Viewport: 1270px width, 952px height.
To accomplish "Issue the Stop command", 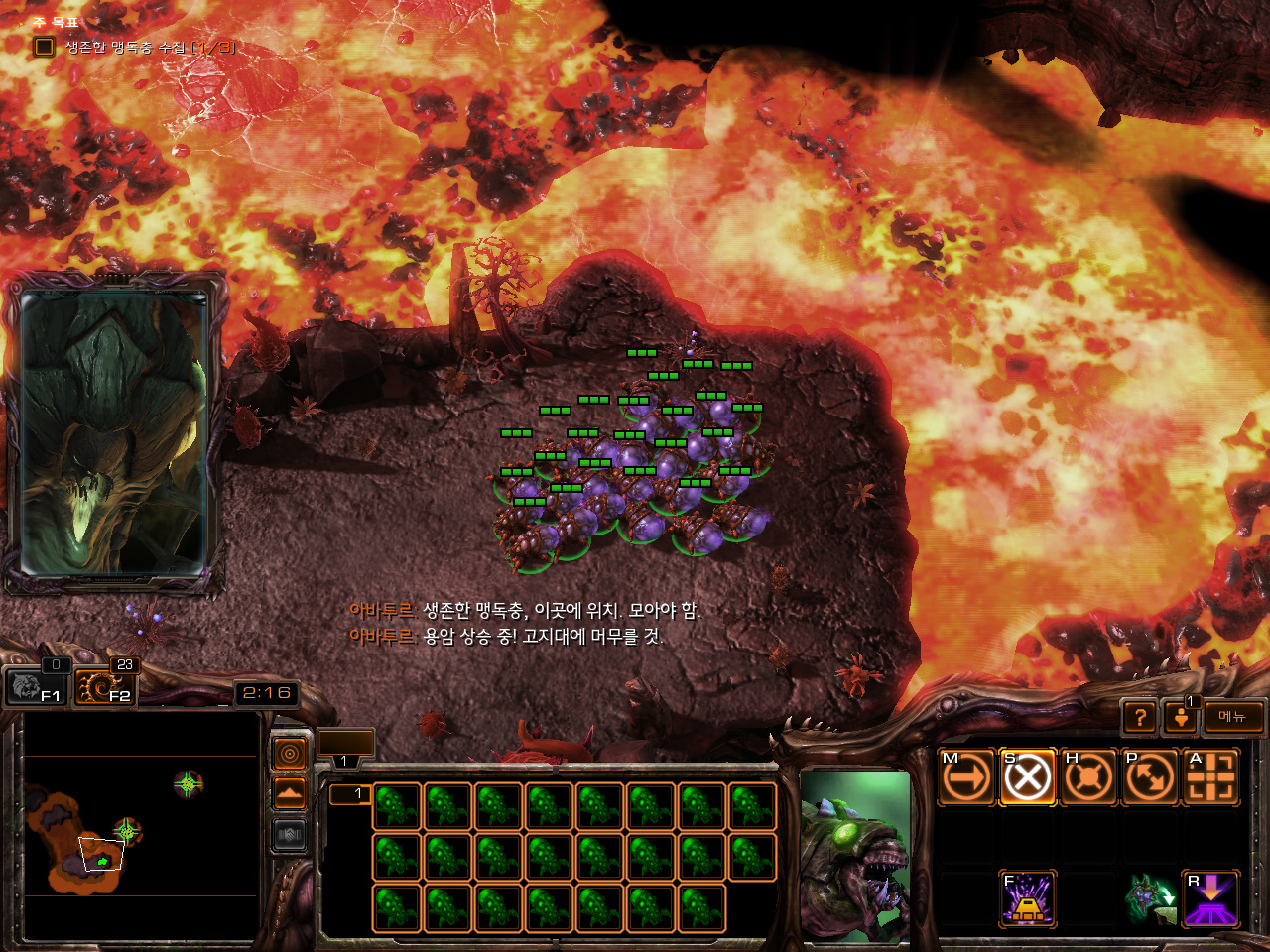I will tap(1027, 776).
